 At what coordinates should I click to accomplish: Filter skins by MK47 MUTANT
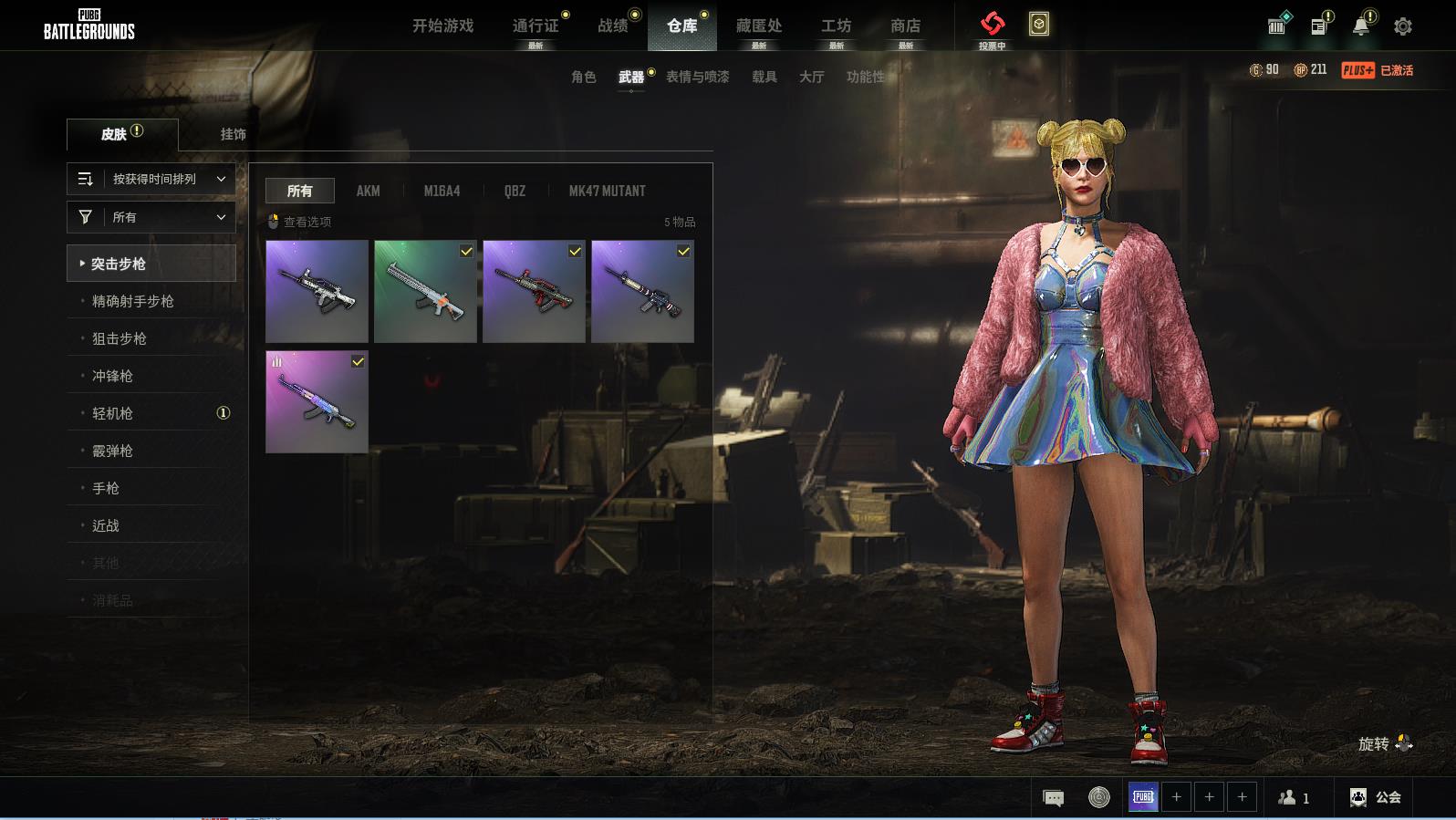click(607, 191)
